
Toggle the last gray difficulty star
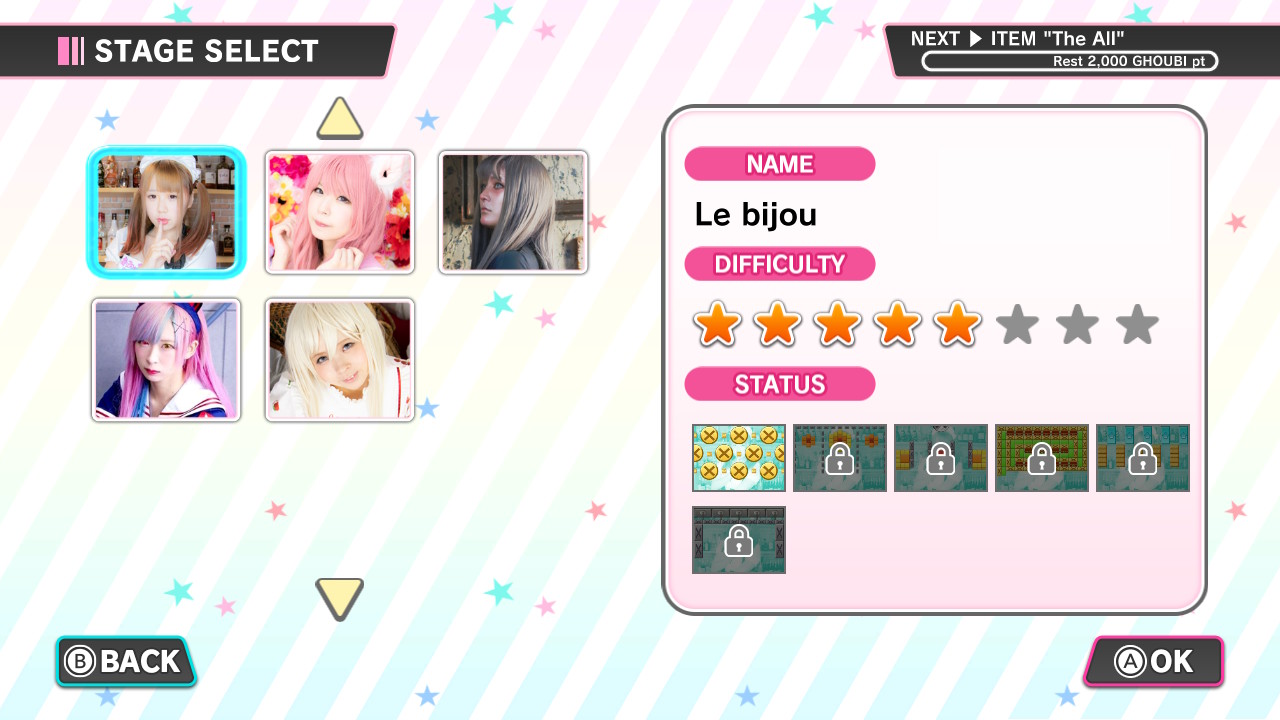[x=1137, y=324]
